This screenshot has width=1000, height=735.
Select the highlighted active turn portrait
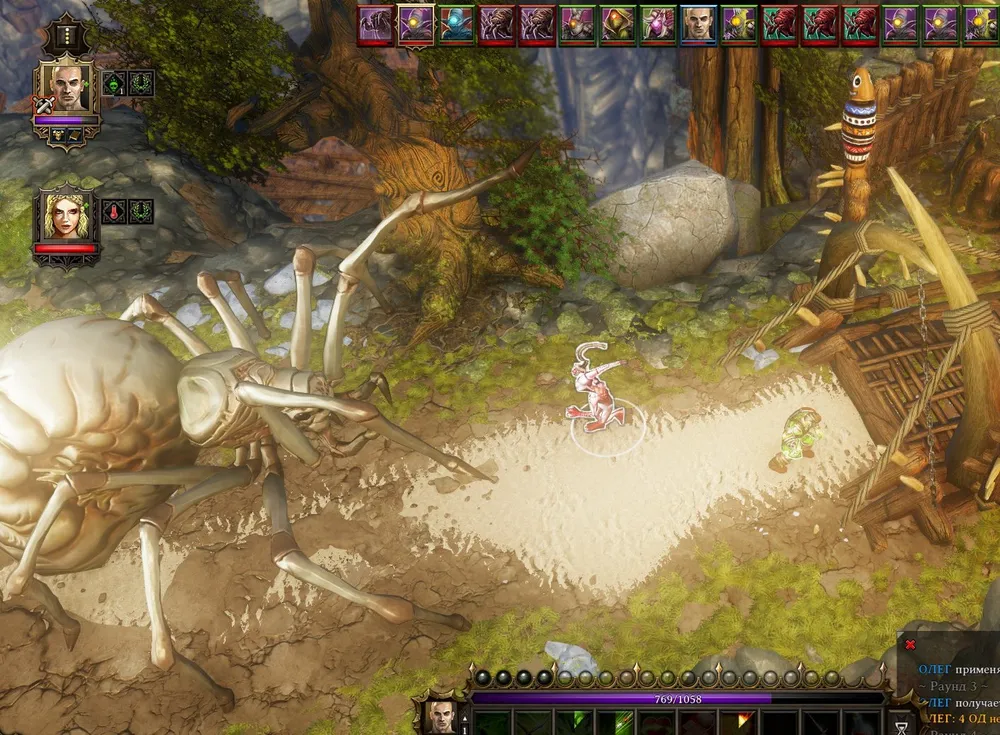coord(417,25)
